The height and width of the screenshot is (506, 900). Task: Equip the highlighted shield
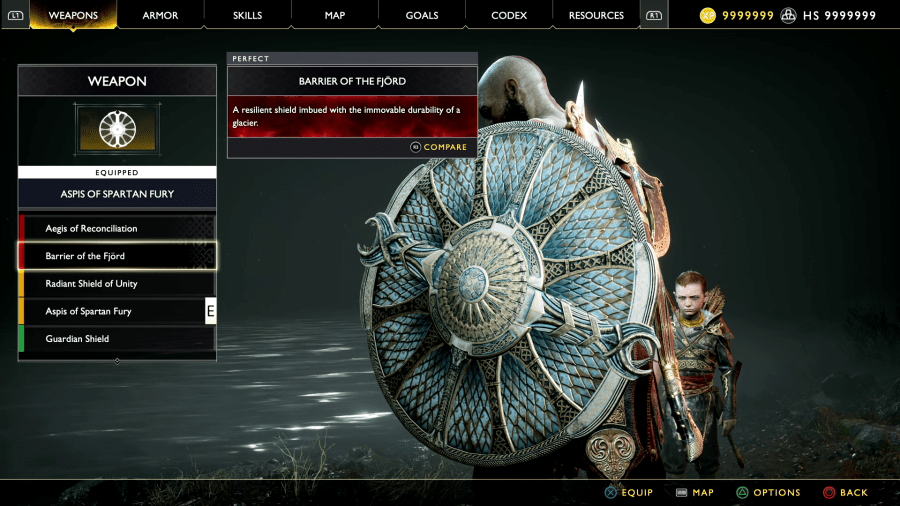pos(628,492)
